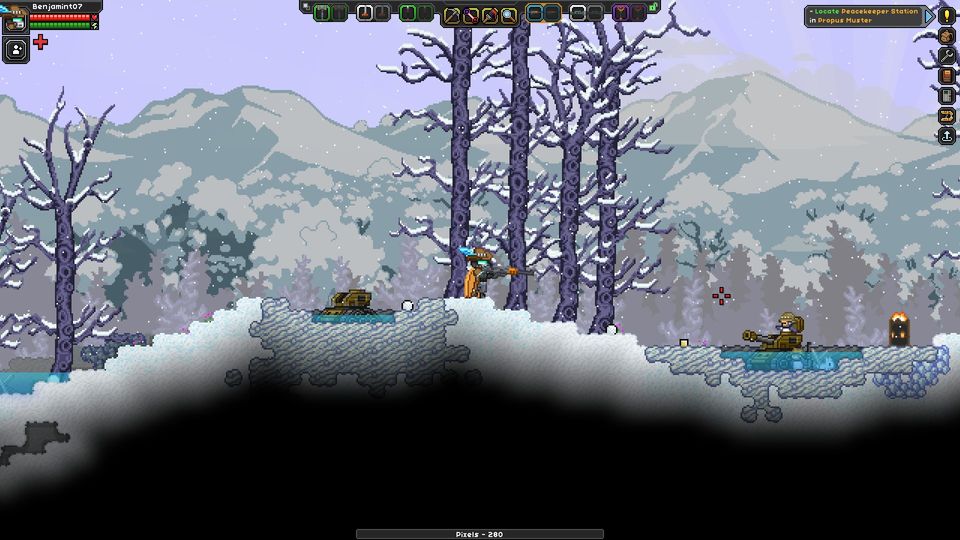Click the beam up to ship button

(946, 136)
